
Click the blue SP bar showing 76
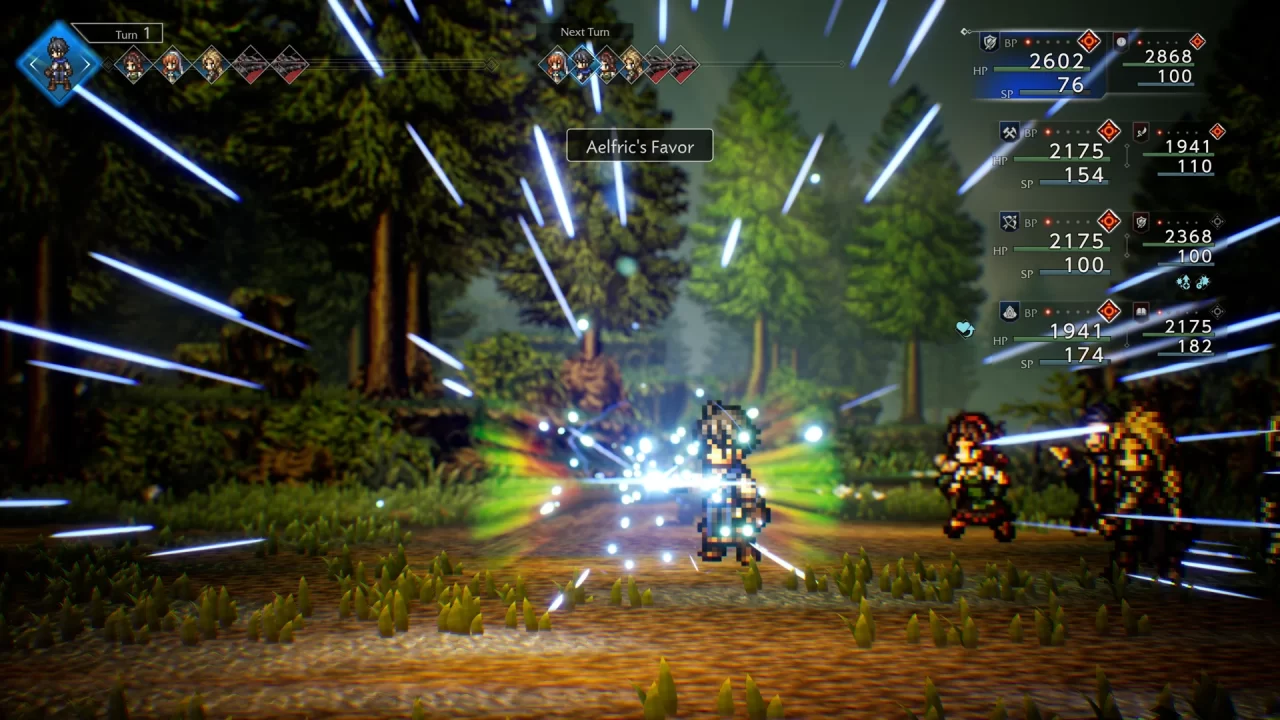(1053, 92)
